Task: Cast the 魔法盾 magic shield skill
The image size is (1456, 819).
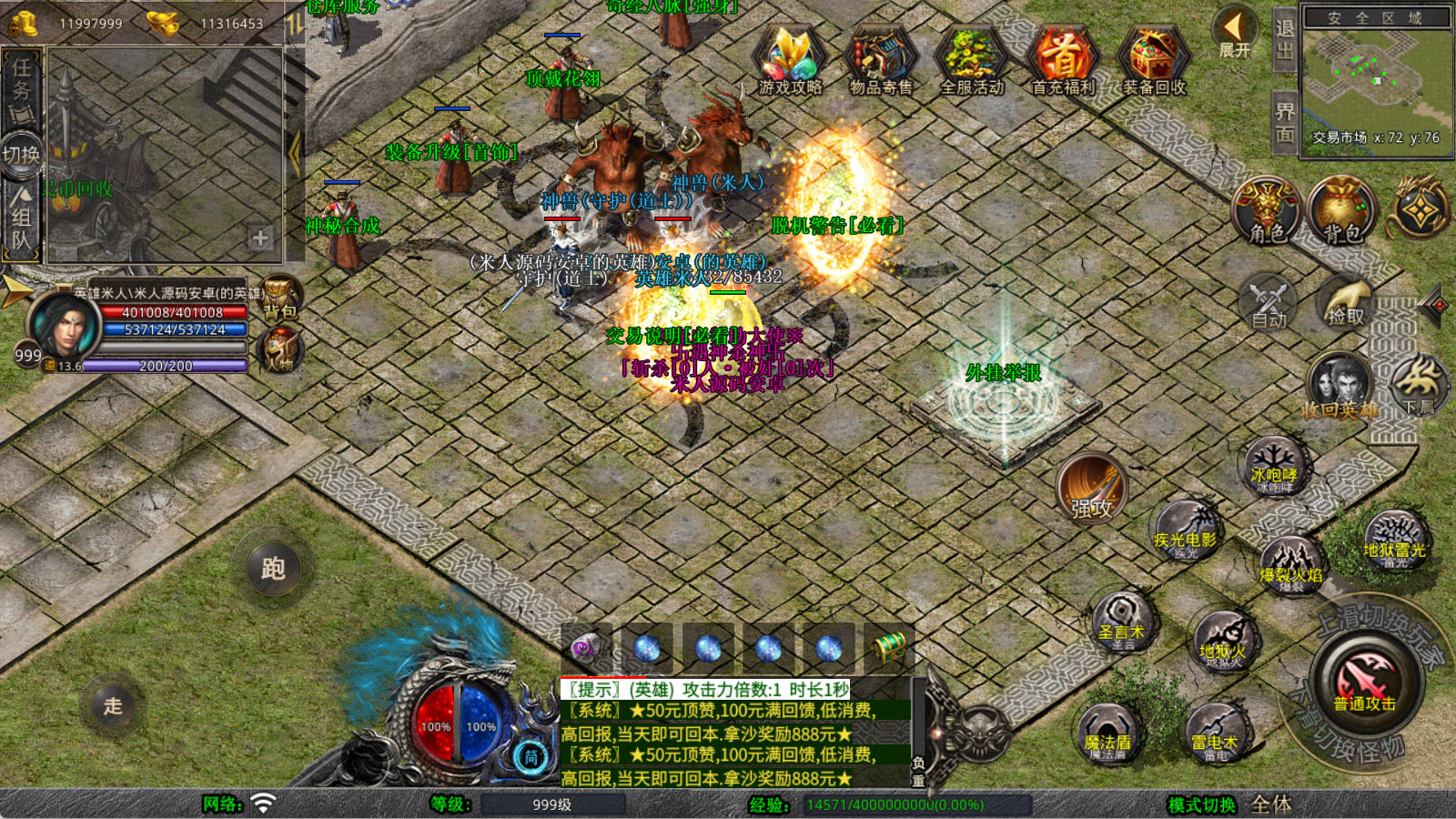Action: (x=1107, y=734)
